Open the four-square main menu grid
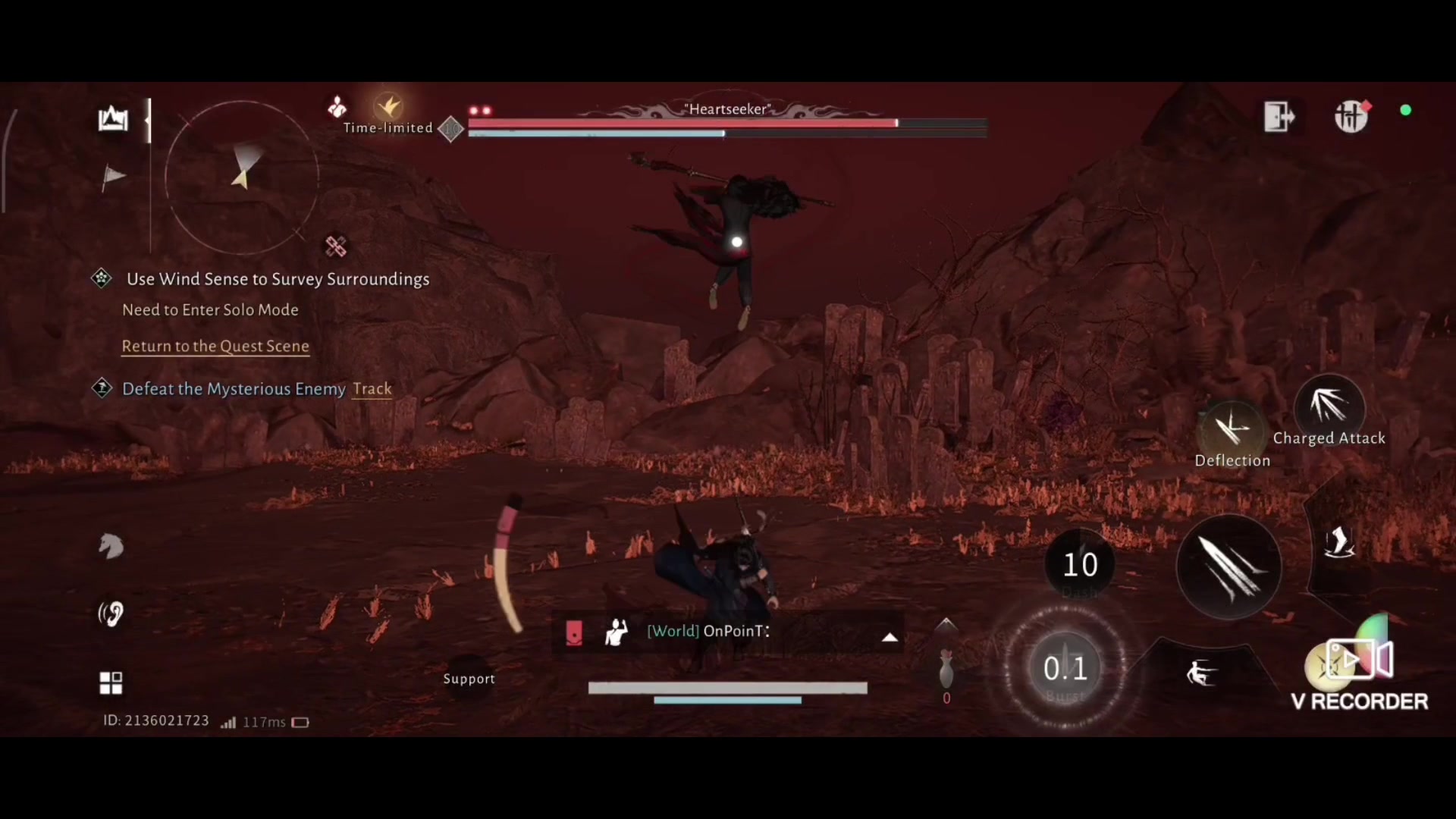The height and width of the screenshot is (819, 1456). pyautogui.click(x=111, y=682)
